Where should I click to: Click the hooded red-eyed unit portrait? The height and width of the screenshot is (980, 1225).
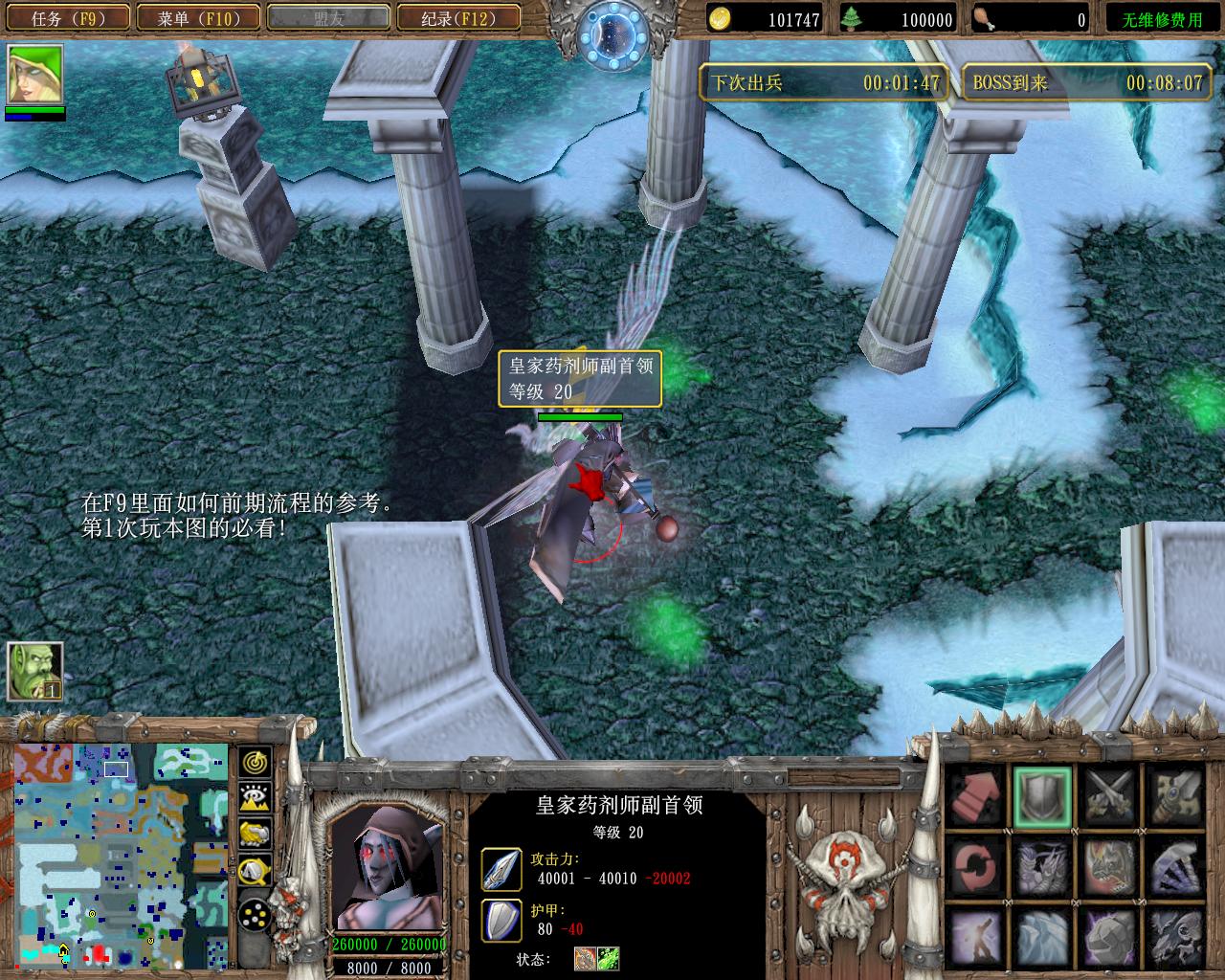tap(389, 868)
